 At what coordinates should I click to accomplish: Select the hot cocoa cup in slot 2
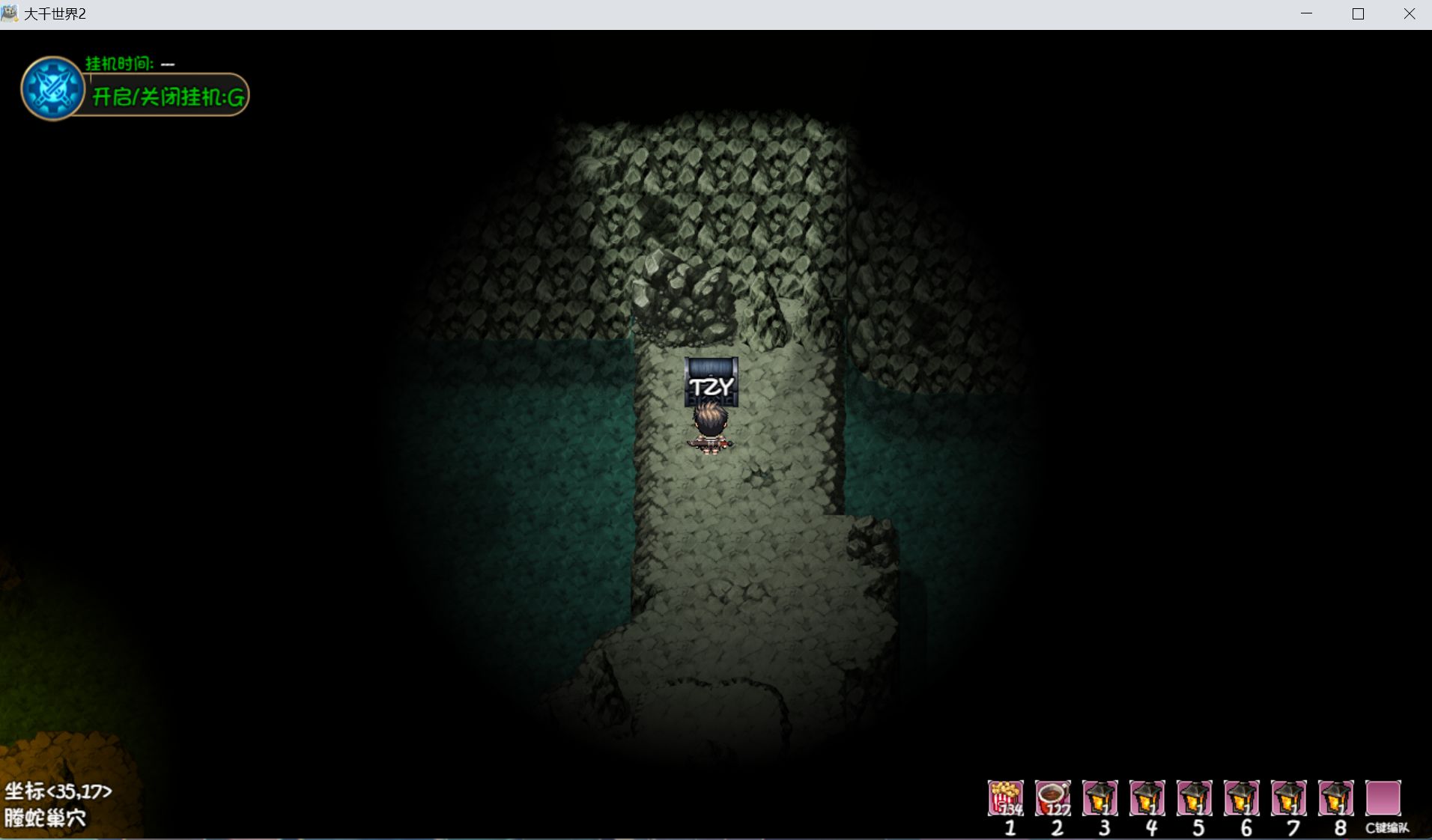(1053, 798)
